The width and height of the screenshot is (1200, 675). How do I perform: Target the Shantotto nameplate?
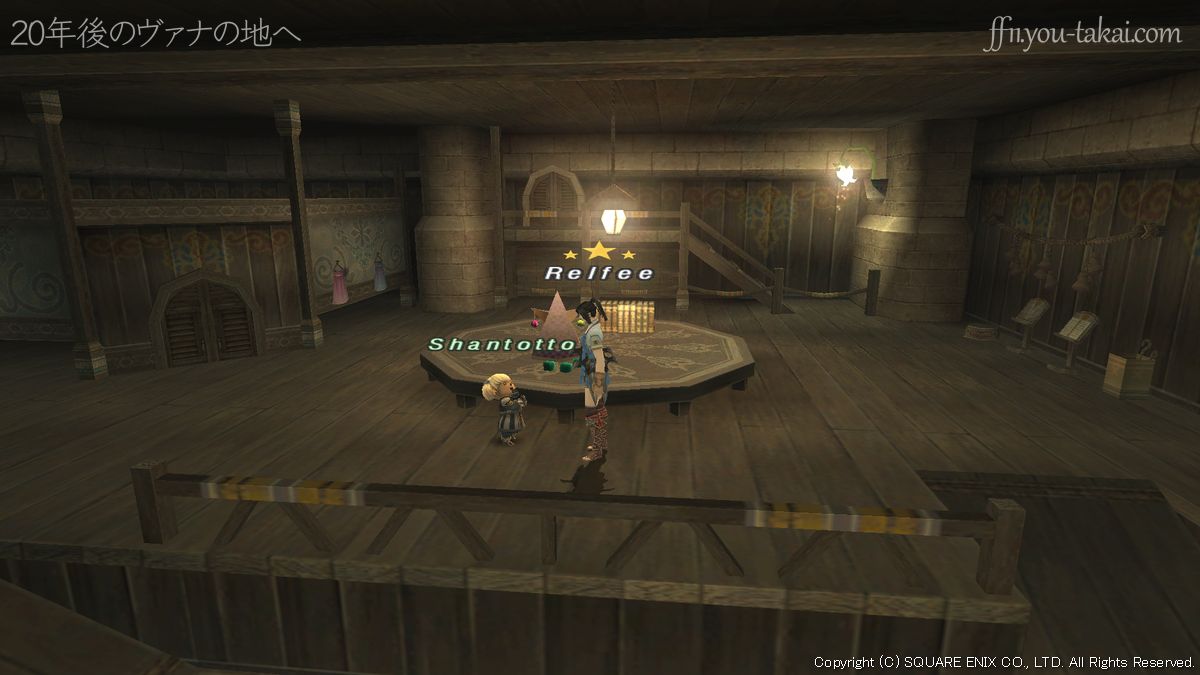click(501, 345)
